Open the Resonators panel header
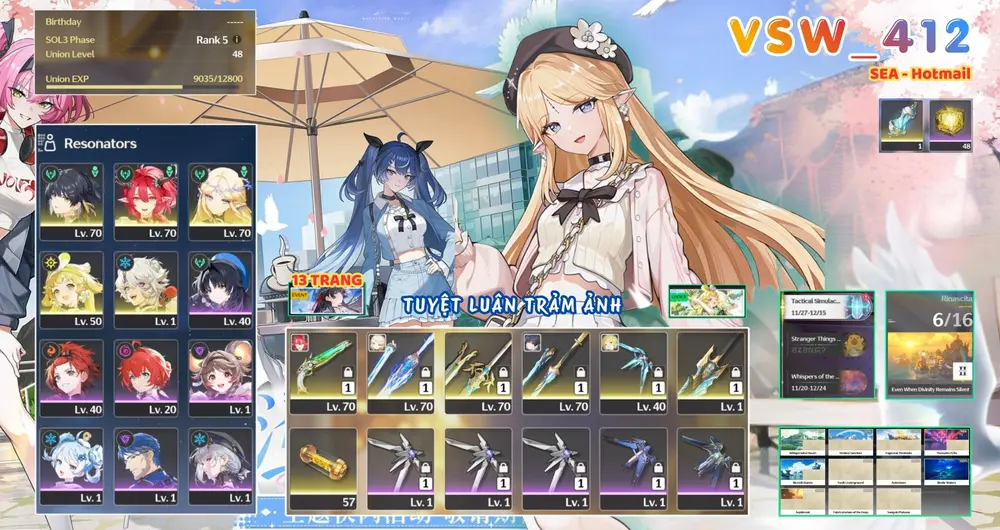Image resolution: width=1000 pixels, height=530 pixels. pyautogui.click(x=100, y=143)
